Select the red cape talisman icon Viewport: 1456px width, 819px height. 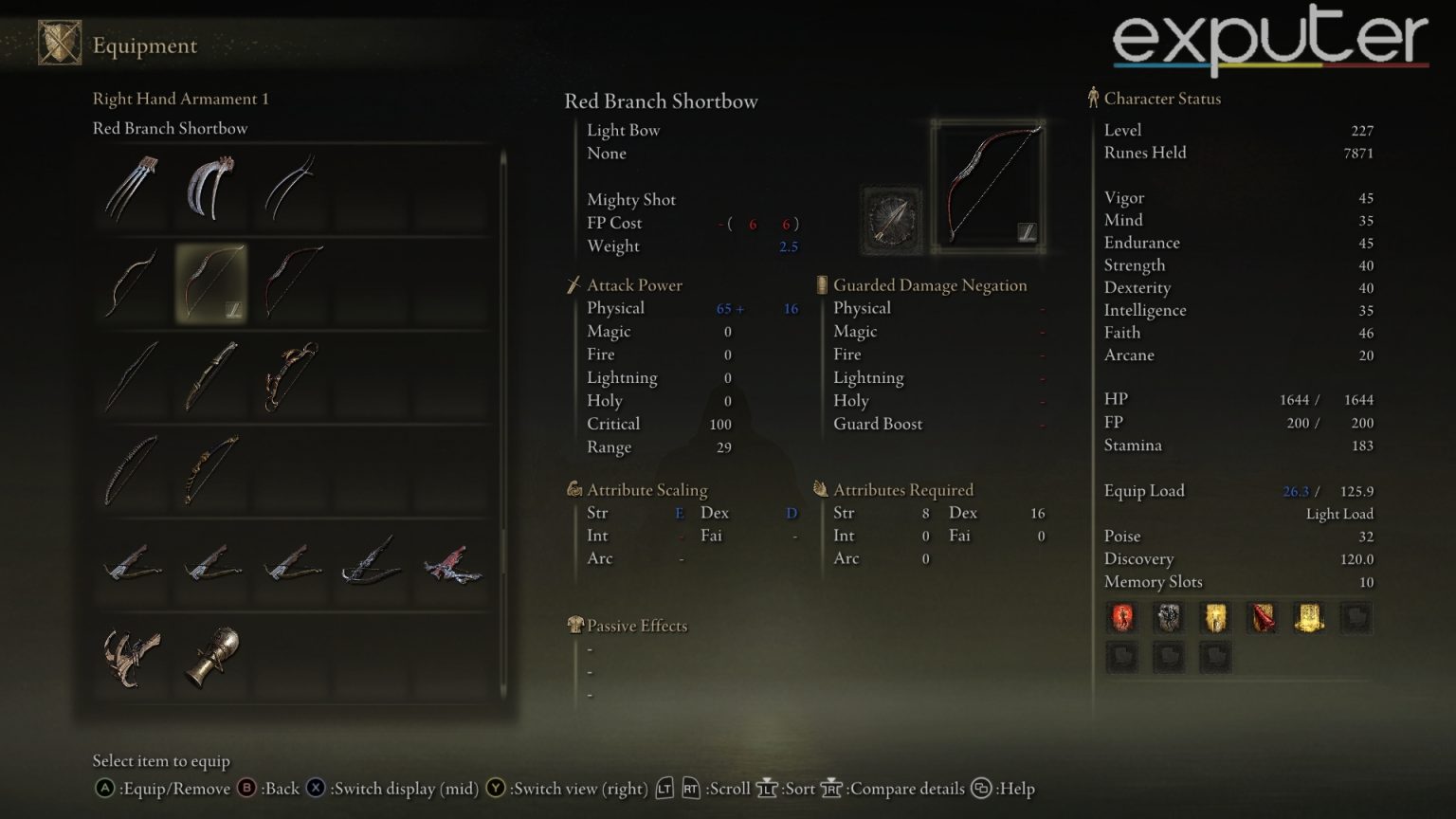[x=1261, y=617]
